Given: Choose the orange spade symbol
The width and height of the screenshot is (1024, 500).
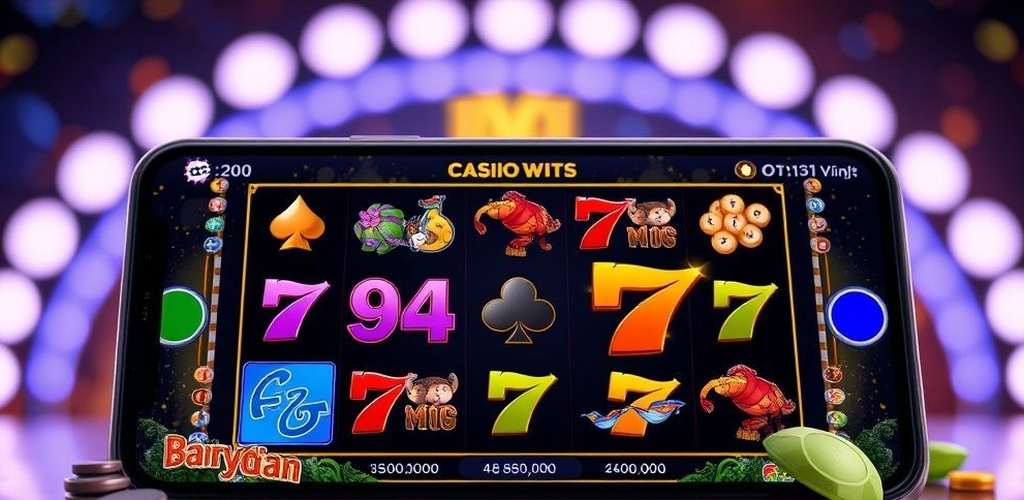Looking at the screenshot, I should 298,223.
